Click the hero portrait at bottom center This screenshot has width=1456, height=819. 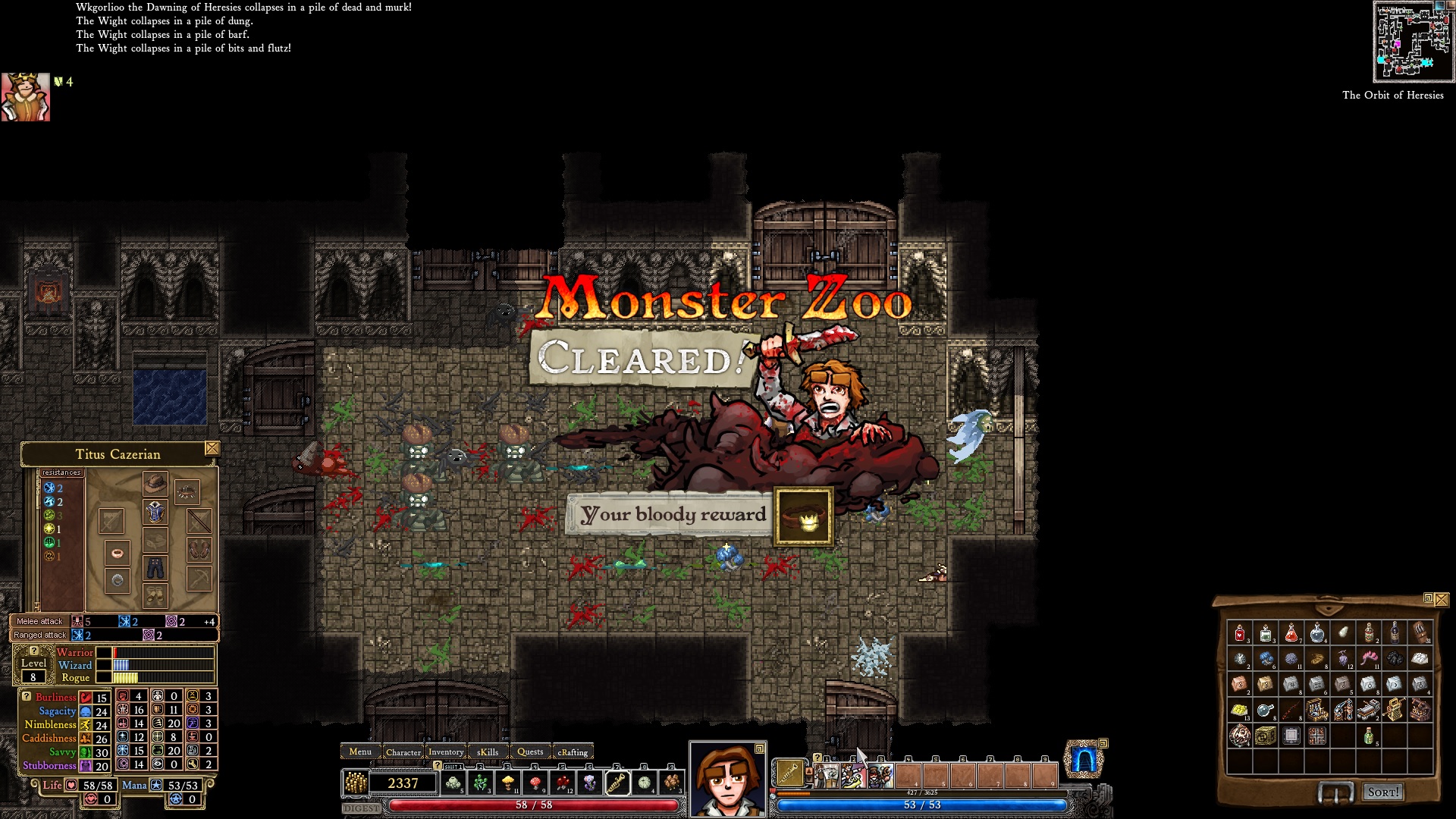[x=727, y=780]
